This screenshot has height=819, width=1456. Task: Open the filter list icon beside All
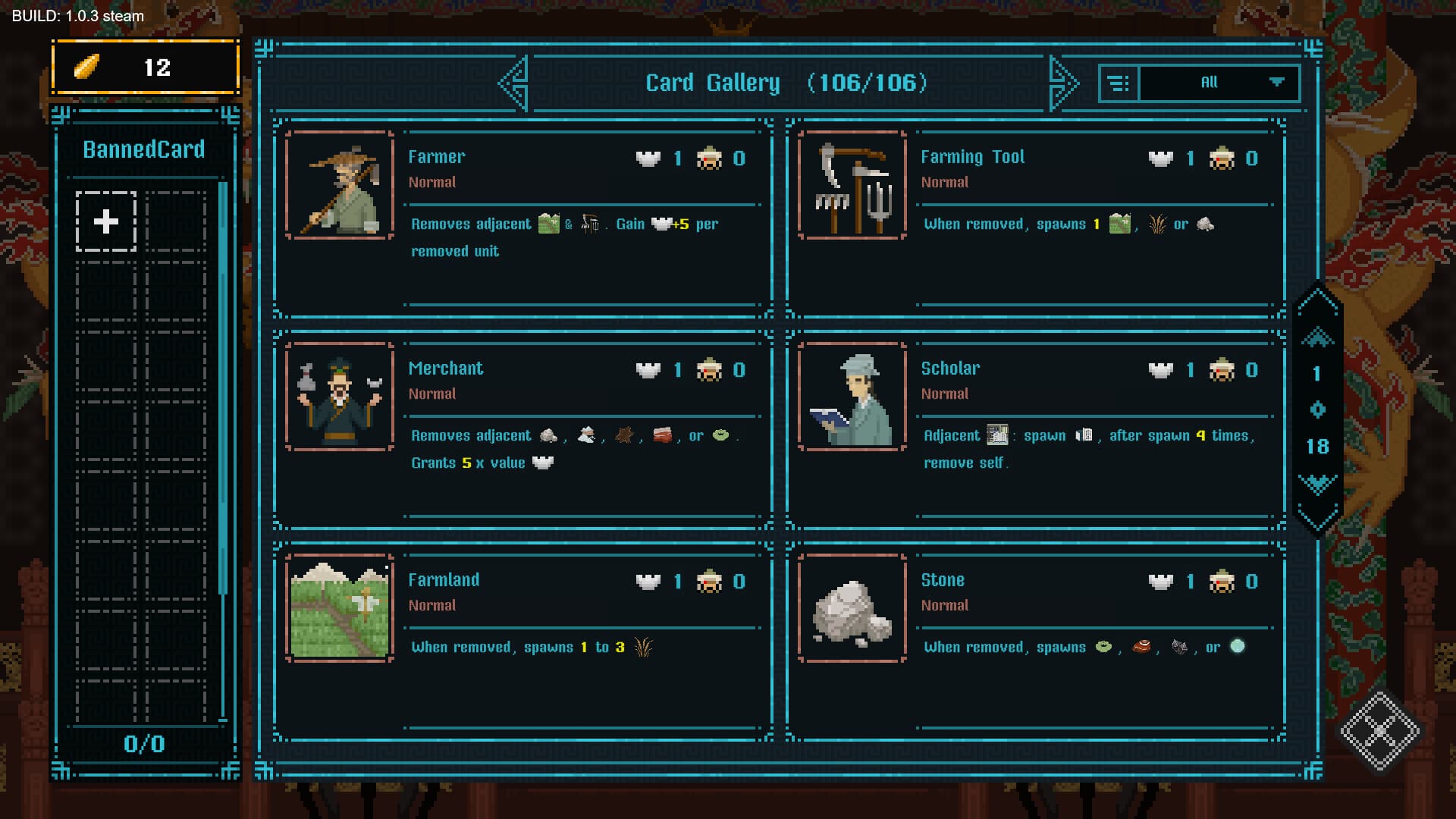(1119, 82)
